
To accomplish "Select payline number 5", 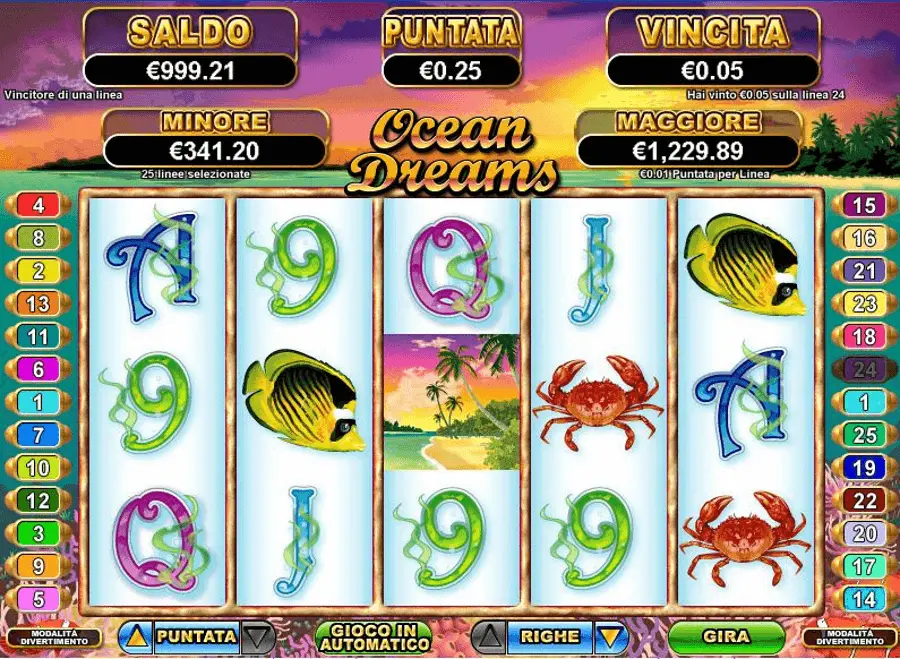I will [39, 599].
